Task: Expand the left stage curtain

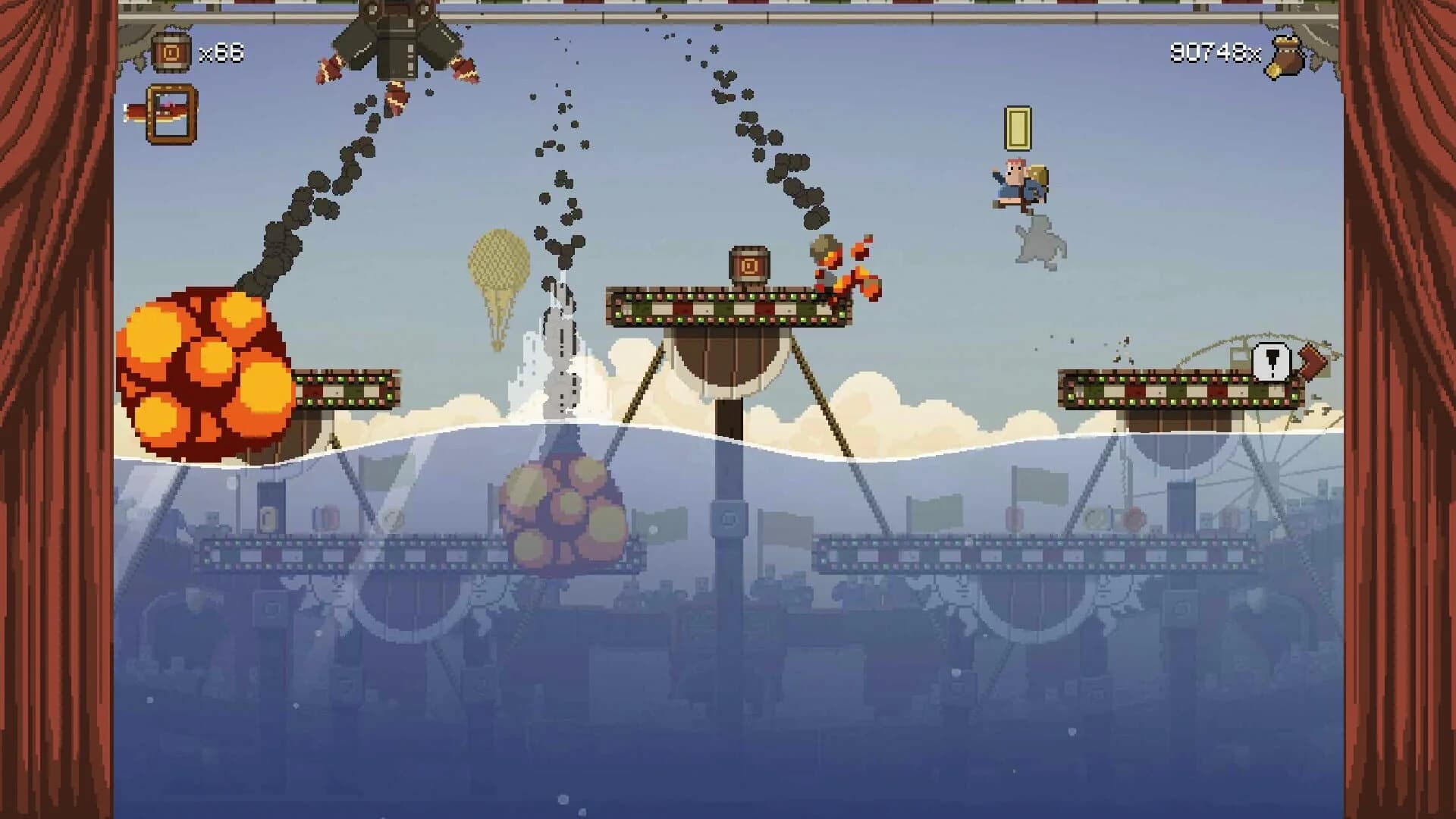Action: [x=57, y=409]
